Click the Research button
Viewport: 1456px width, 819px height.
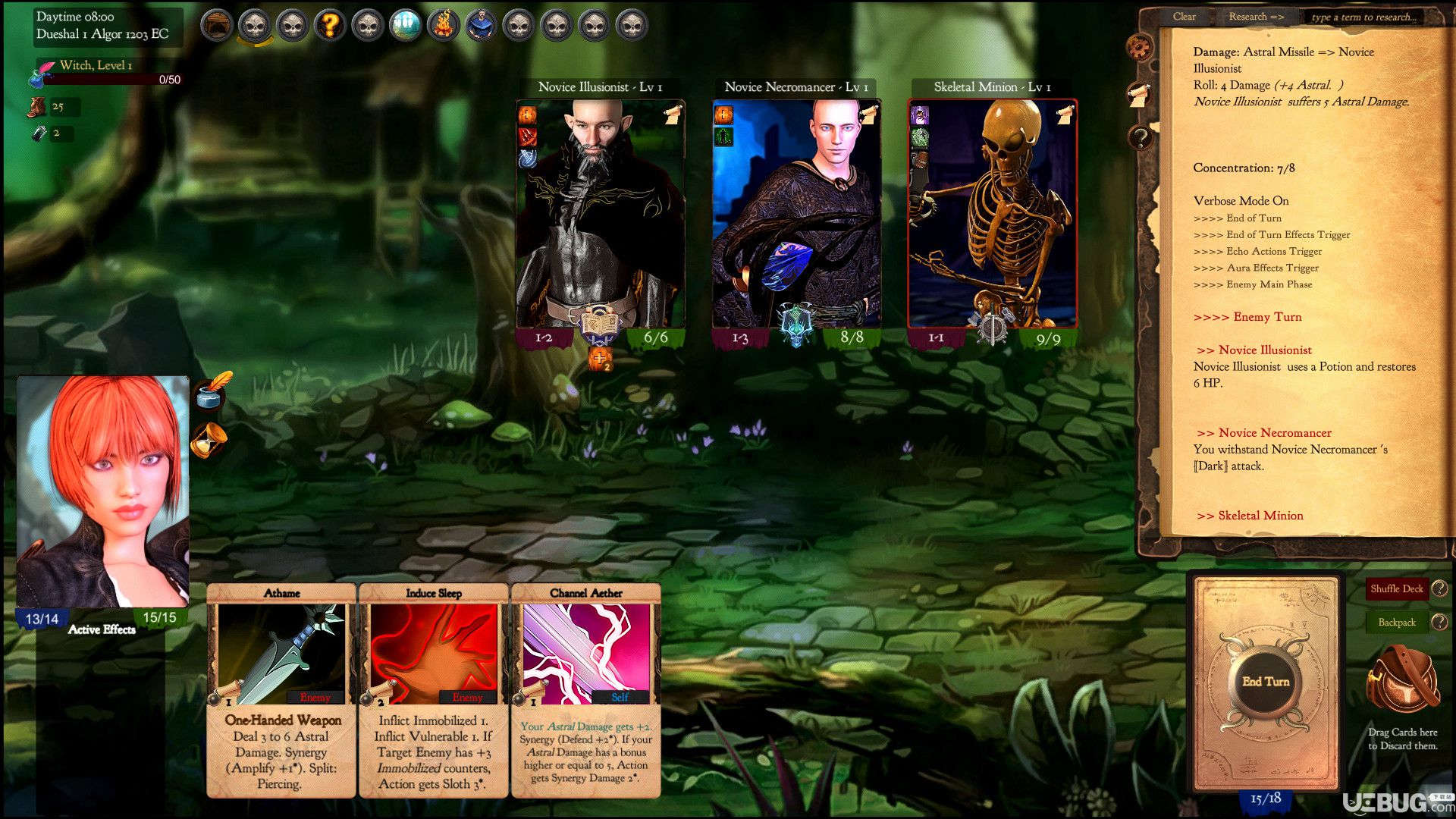coord(1256,17)
